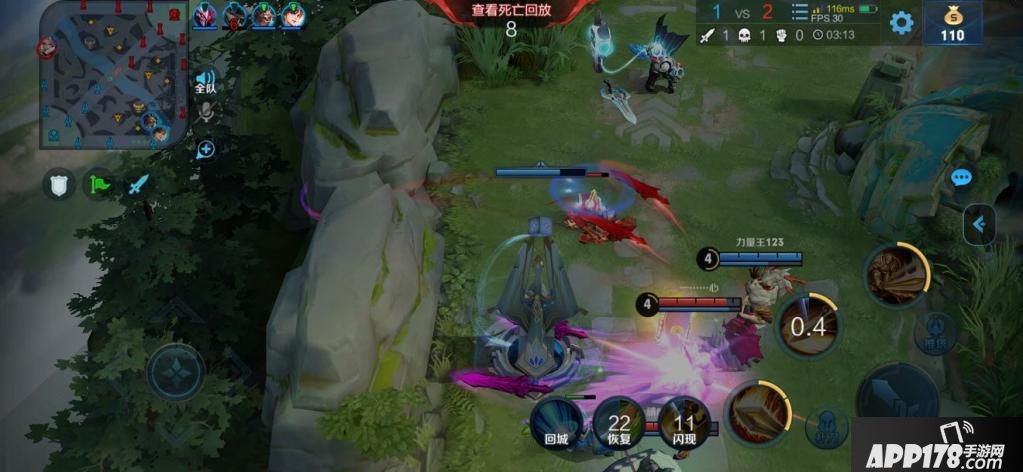Toggle the microphone icon
1023x472 pixels.
point(206,113)
